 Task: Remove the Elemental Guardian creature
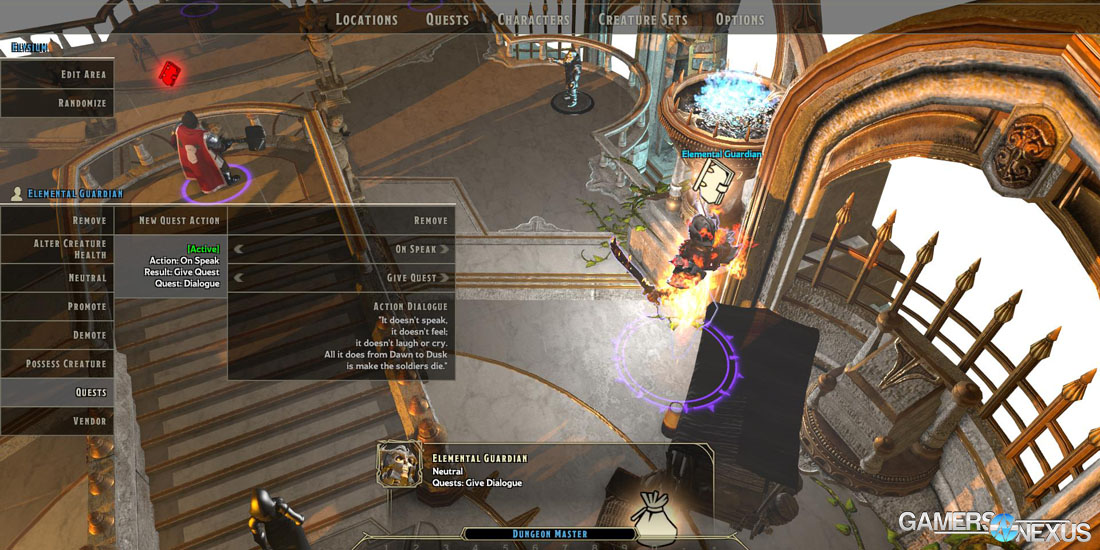[x=57, y=221]
